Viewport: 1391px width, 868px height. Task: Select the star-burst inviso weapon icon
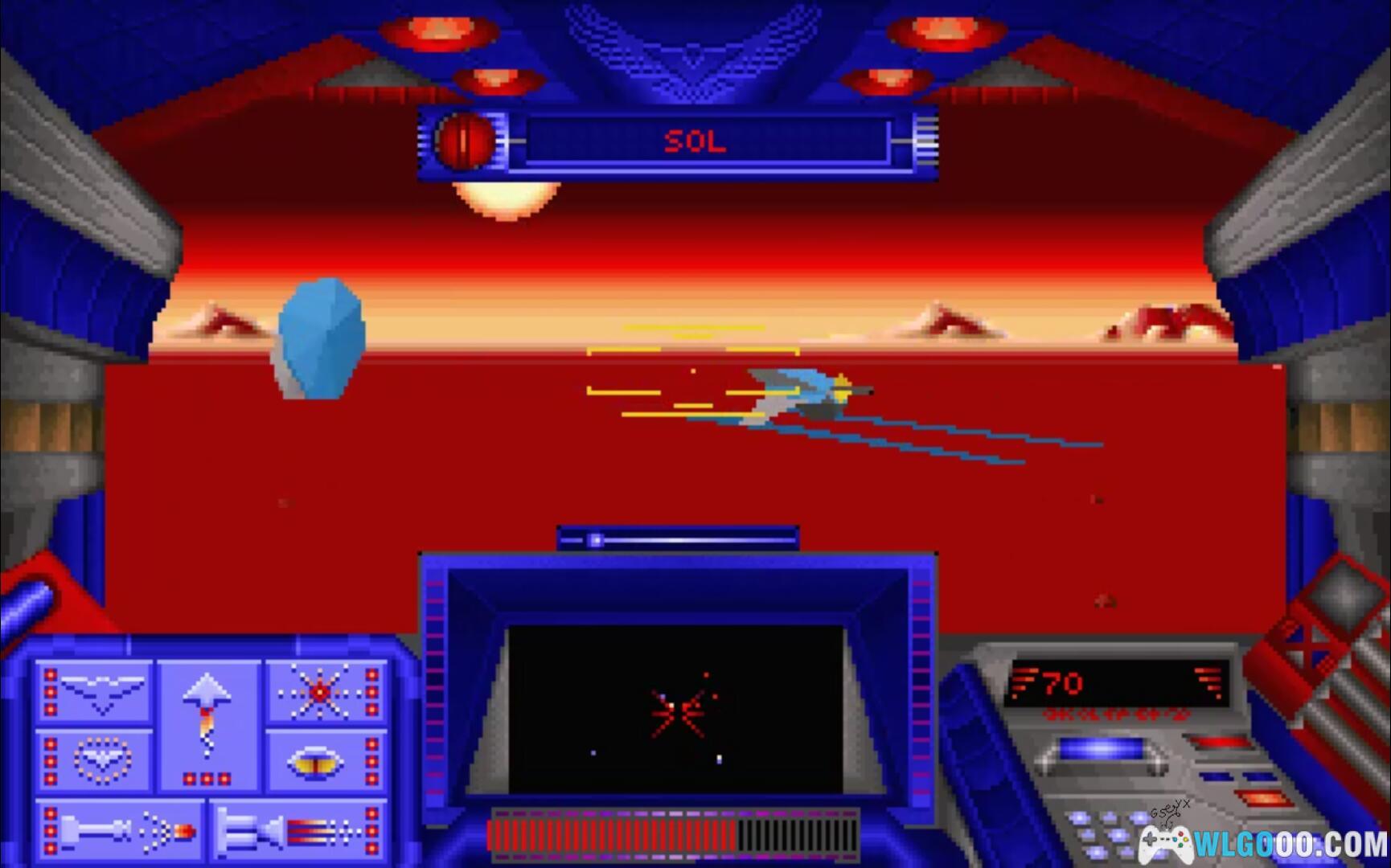tap(320, 693)
